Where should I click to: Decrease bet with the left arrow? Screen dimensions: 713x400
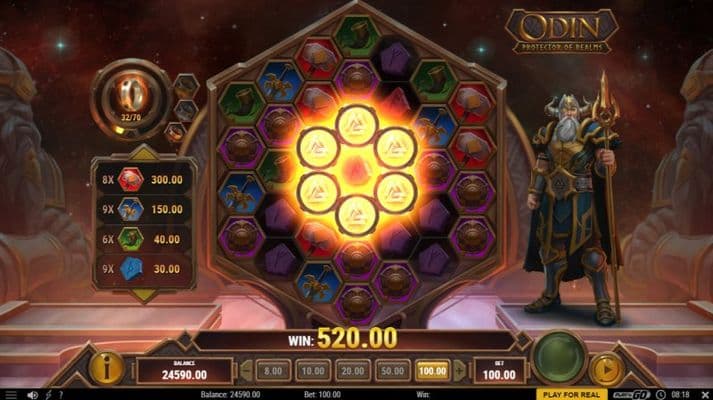(x=246, y=370)
